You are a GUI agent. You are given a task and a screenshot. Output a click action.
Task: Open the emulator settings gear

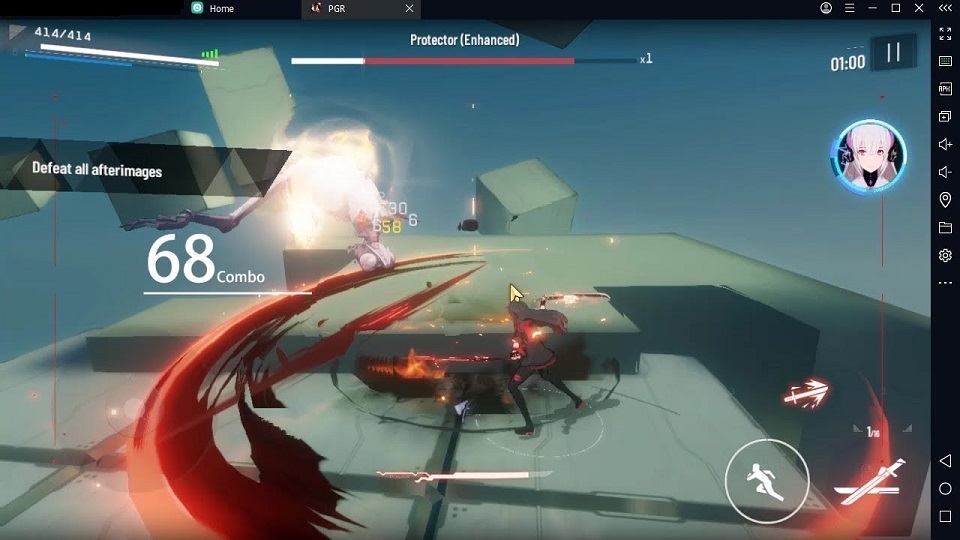point(945,256)
